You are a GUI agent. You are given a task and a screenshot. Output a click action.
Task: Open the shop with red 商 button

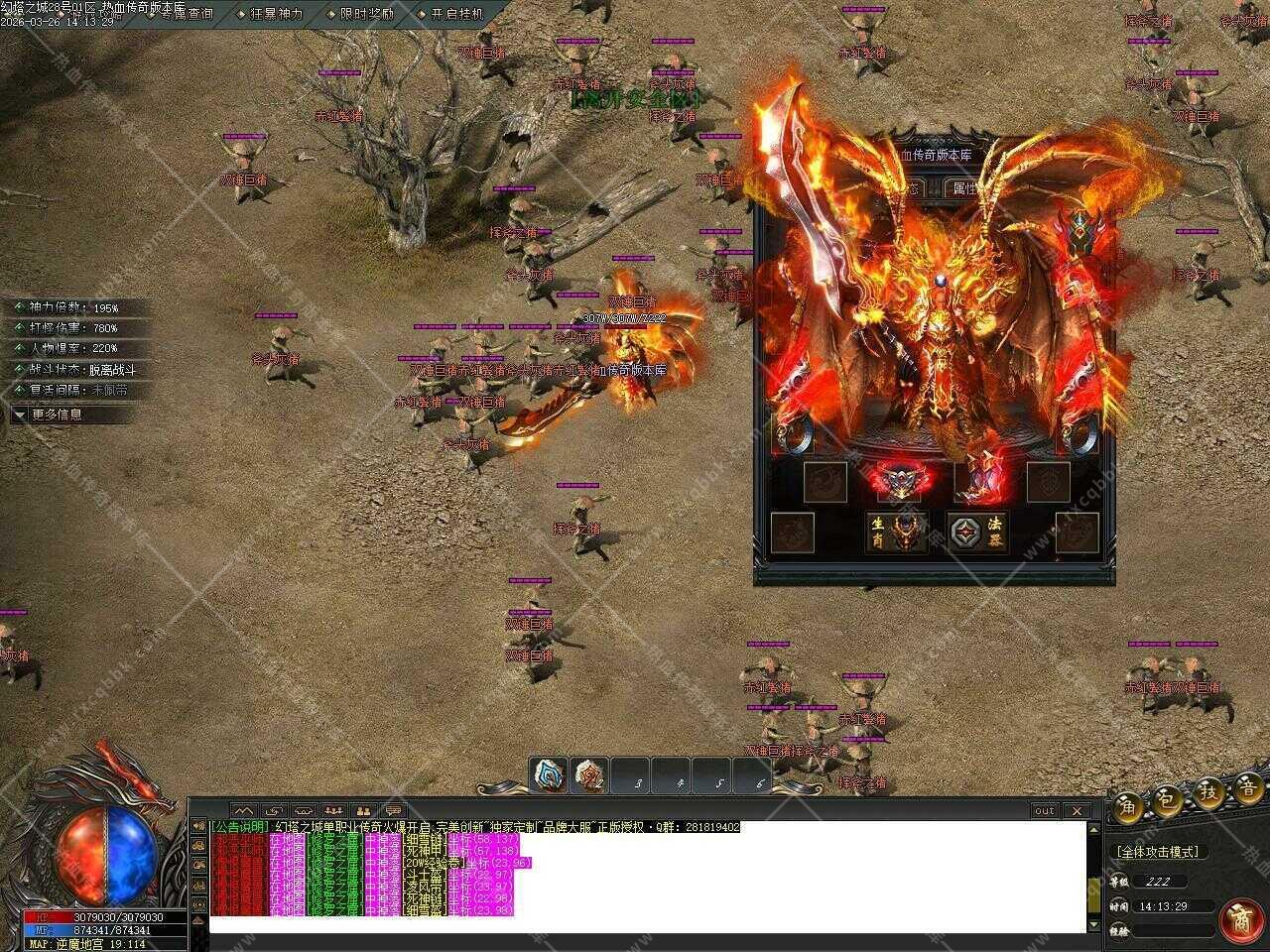coord(1240,920)
